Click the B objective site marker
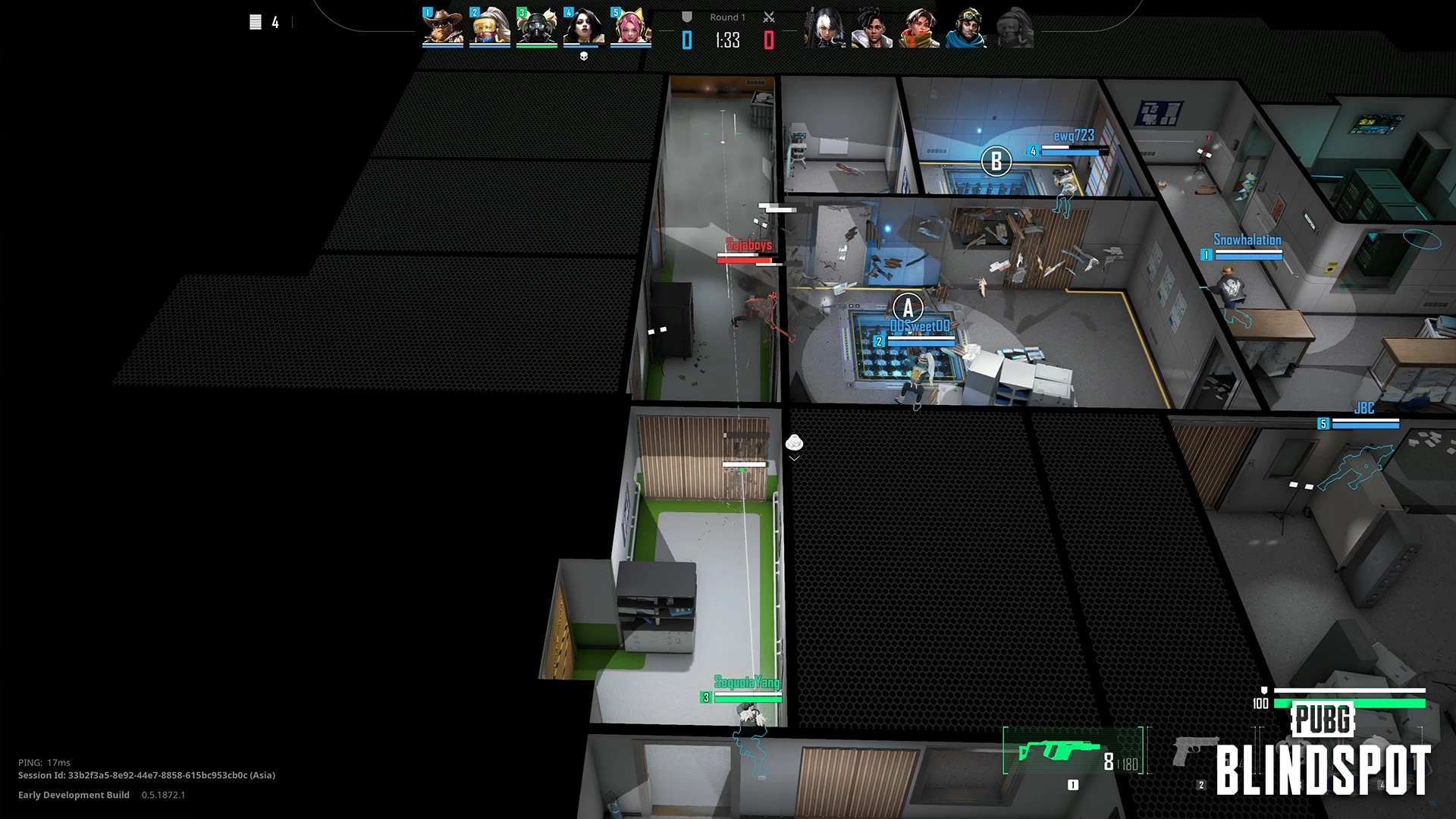Screen dimensions: 1456x819 (996, 161)
